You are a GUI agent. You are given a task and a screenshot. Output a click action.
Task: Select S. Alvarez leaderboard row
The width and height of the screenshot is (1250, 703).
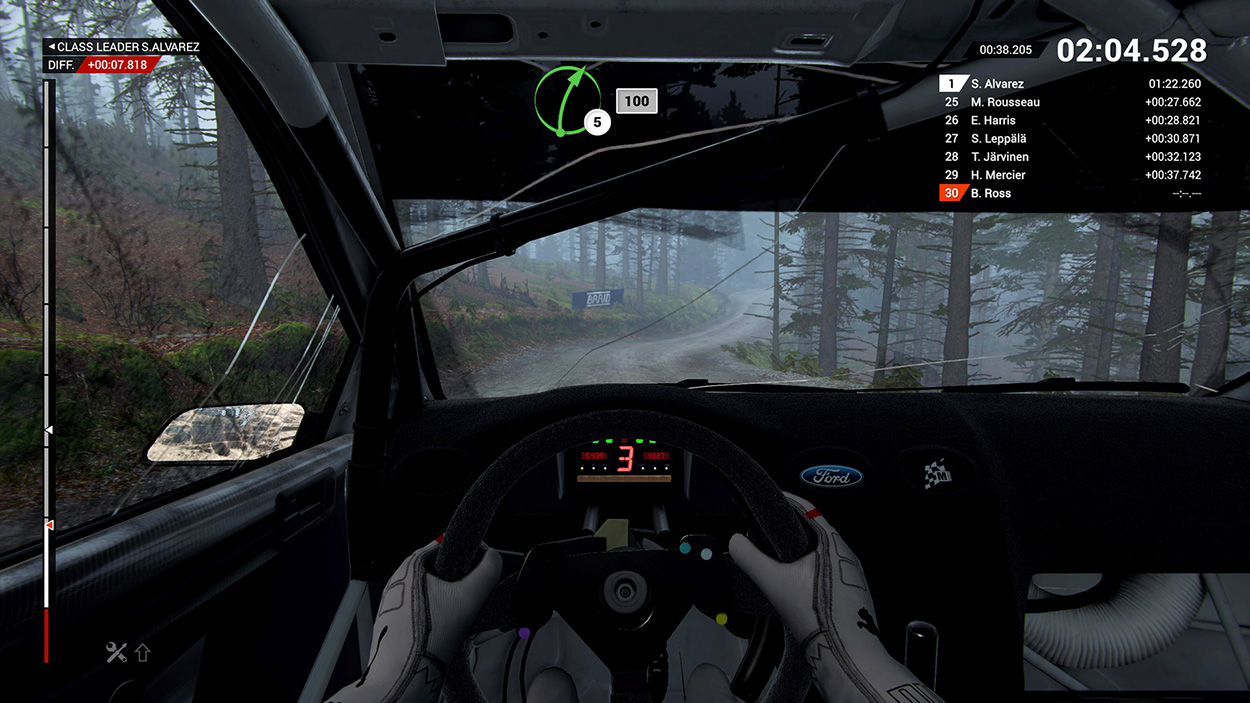(1070, 84)
